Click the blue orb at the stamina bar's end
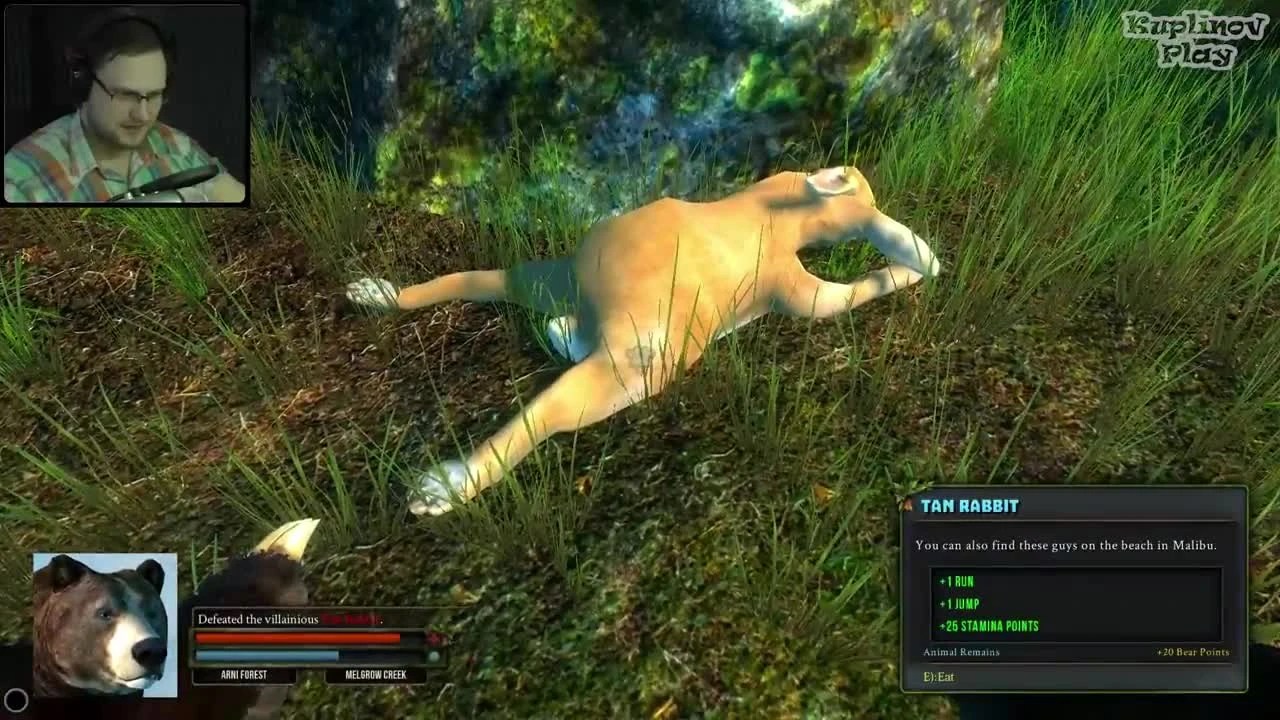The image size is (1280, 720). pyautogui.click(x=433, y=655)
